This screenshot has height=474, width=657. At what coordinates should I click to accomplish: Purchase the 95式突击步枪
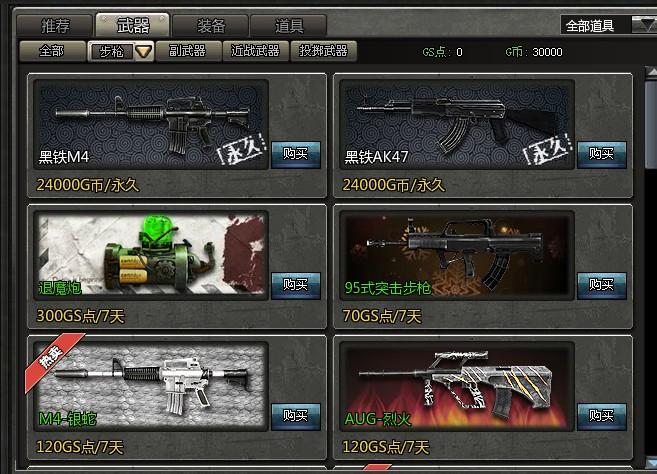point(601,285)
